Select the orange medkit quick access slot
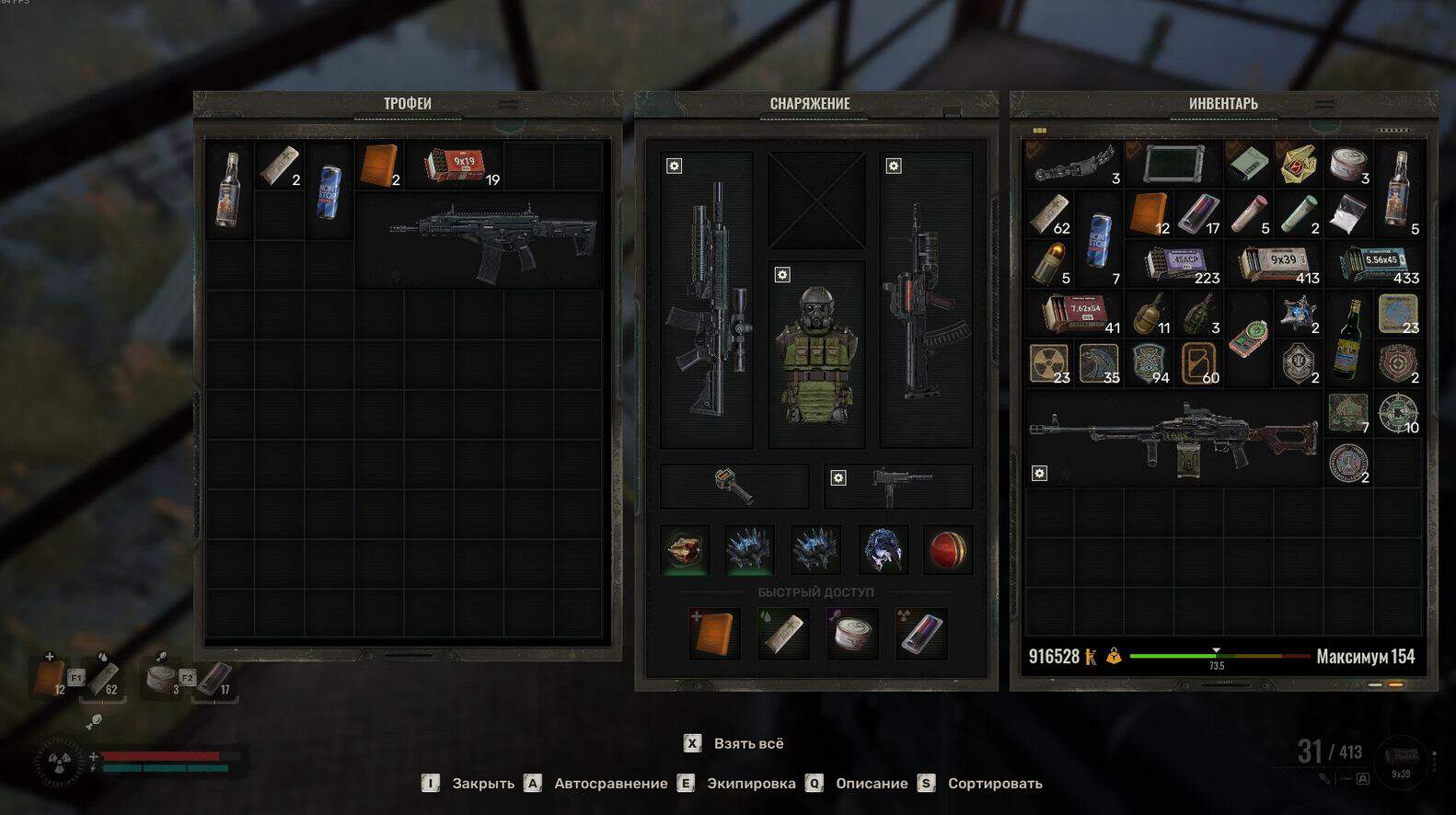Screen dimensions: 1456x815 tap(714, 633)
